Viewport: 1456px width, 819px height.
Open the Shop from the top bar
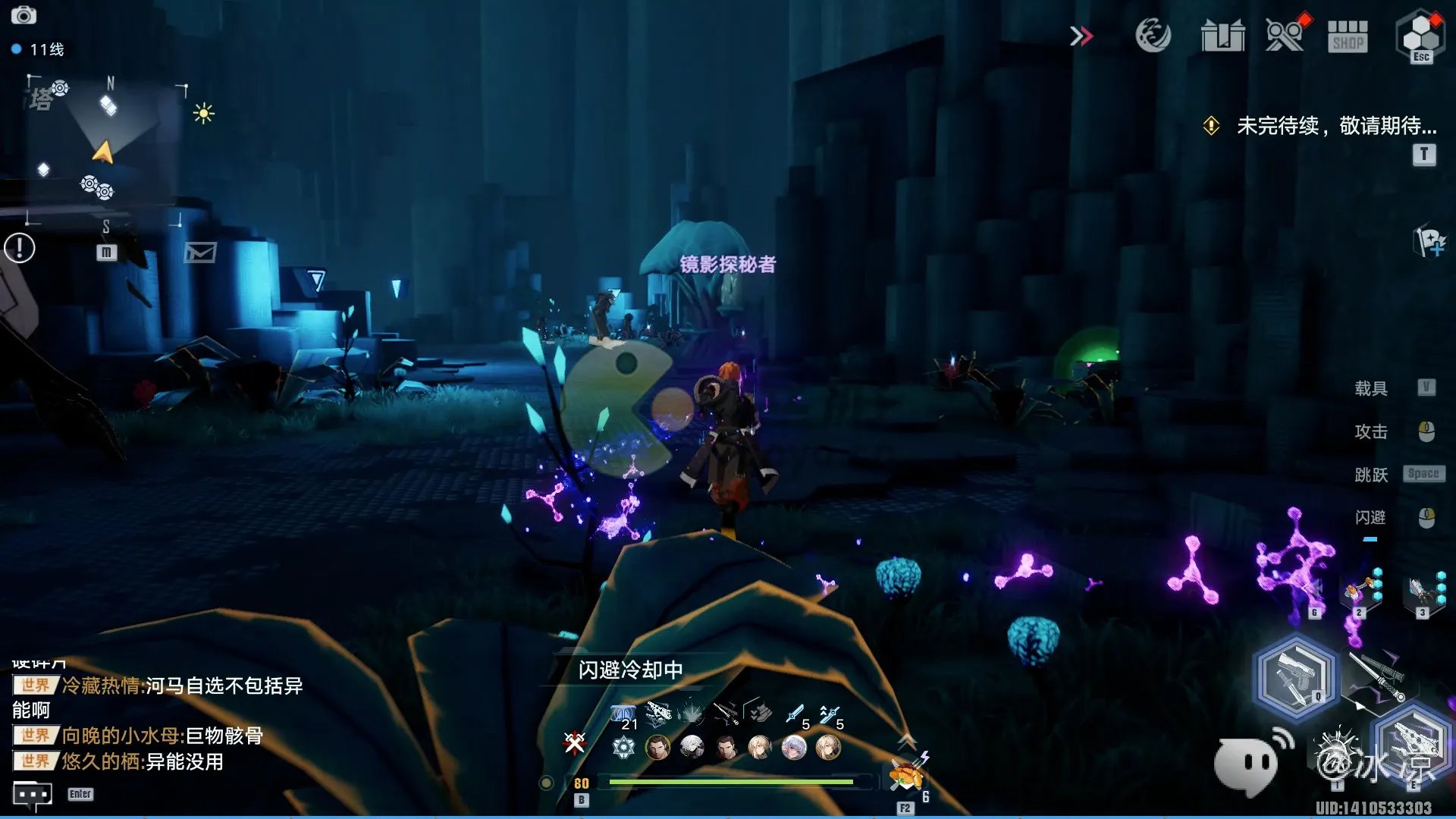(x=1348, y=36)
